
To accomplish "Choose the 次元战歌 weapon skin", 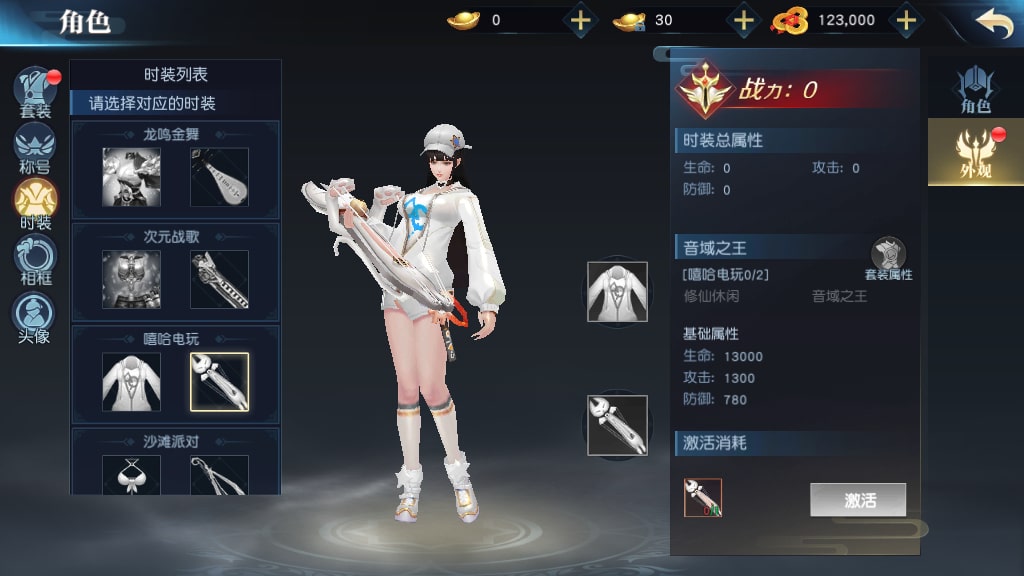I will point(219,279).
